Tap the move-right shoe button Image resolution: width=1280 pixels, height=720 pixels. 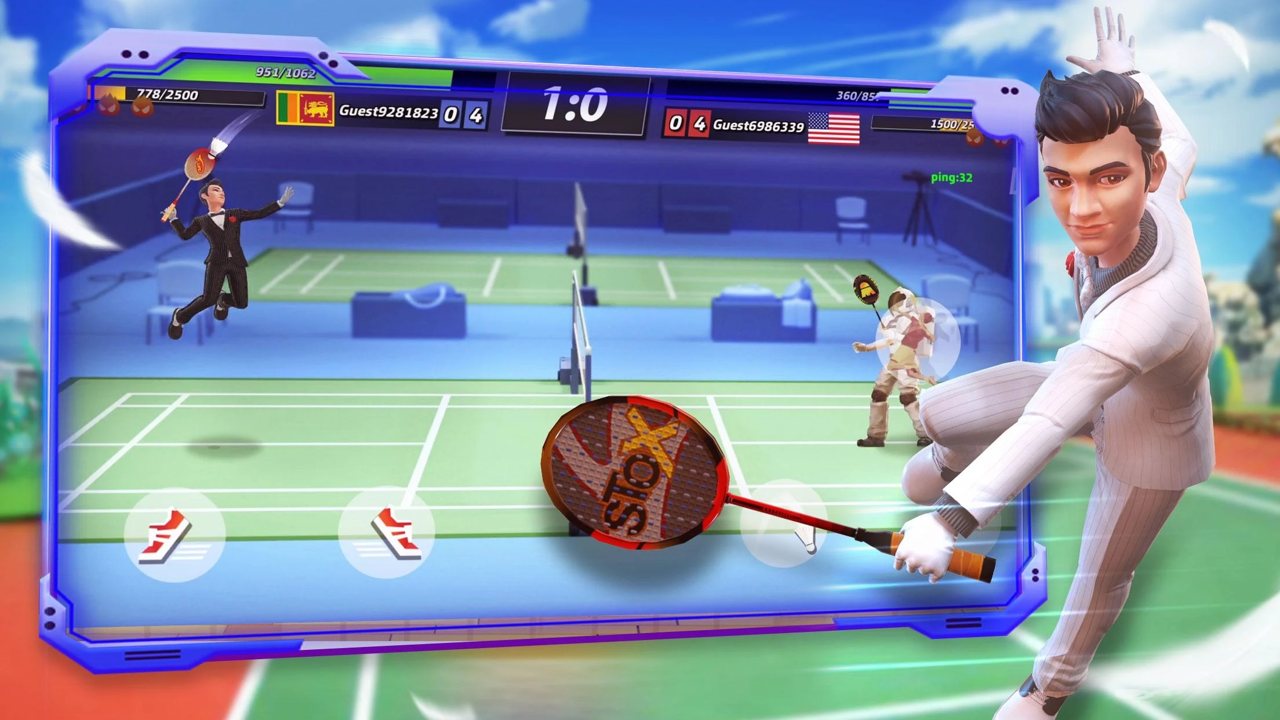click(388, 533)
